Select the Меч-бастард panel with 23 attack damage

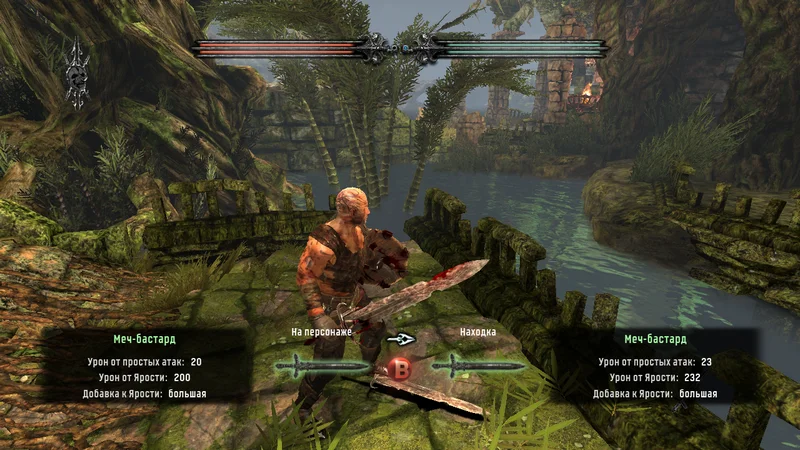click(656, 366)
